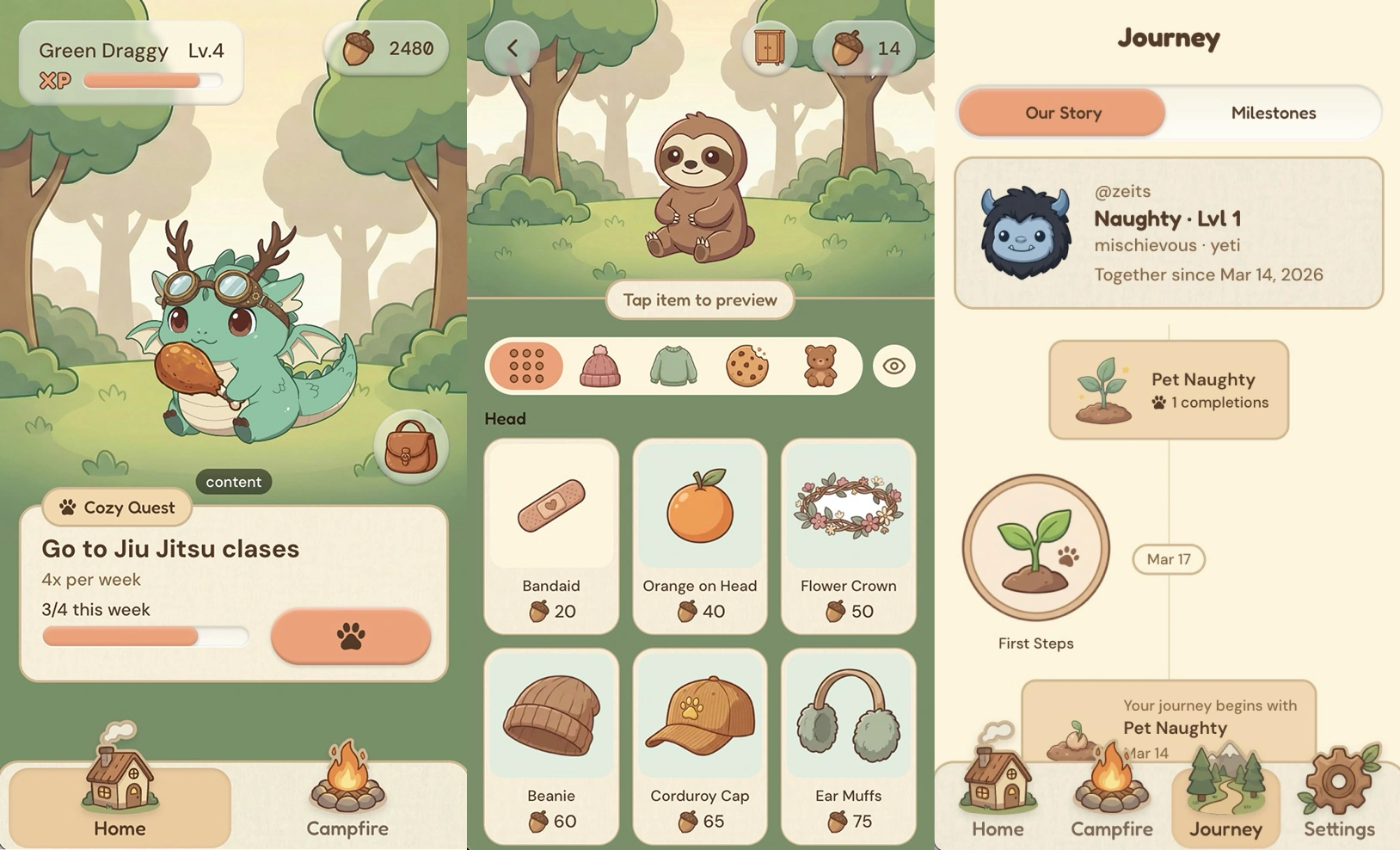Select the teddy bear category

tap(820, 366)
